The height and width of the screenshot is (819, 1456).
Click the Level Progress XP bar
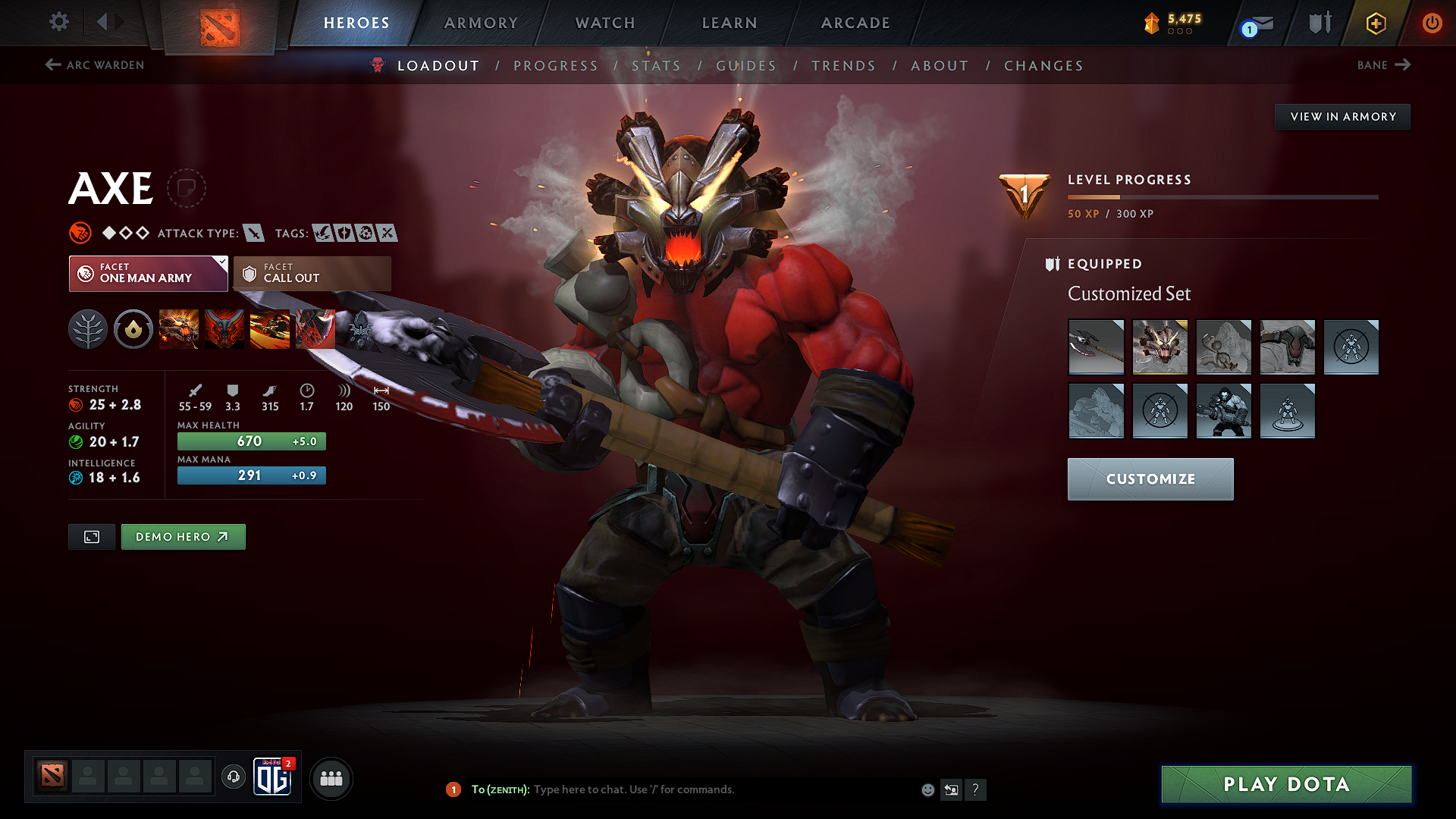pyautogui.click(x=1222, y=197)
